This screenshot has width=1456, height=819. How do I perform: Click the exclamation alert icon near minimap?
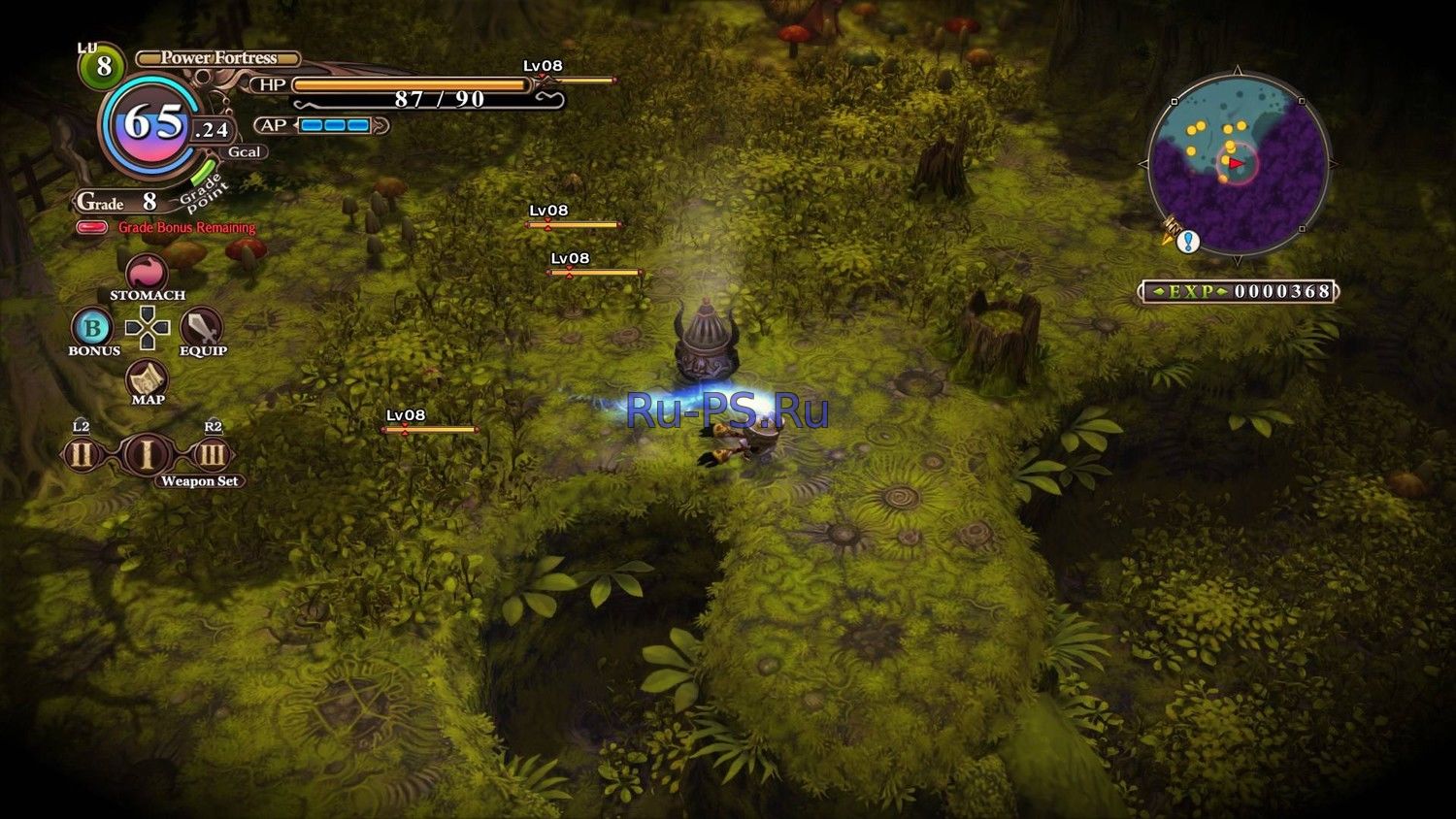point(1188,242)
